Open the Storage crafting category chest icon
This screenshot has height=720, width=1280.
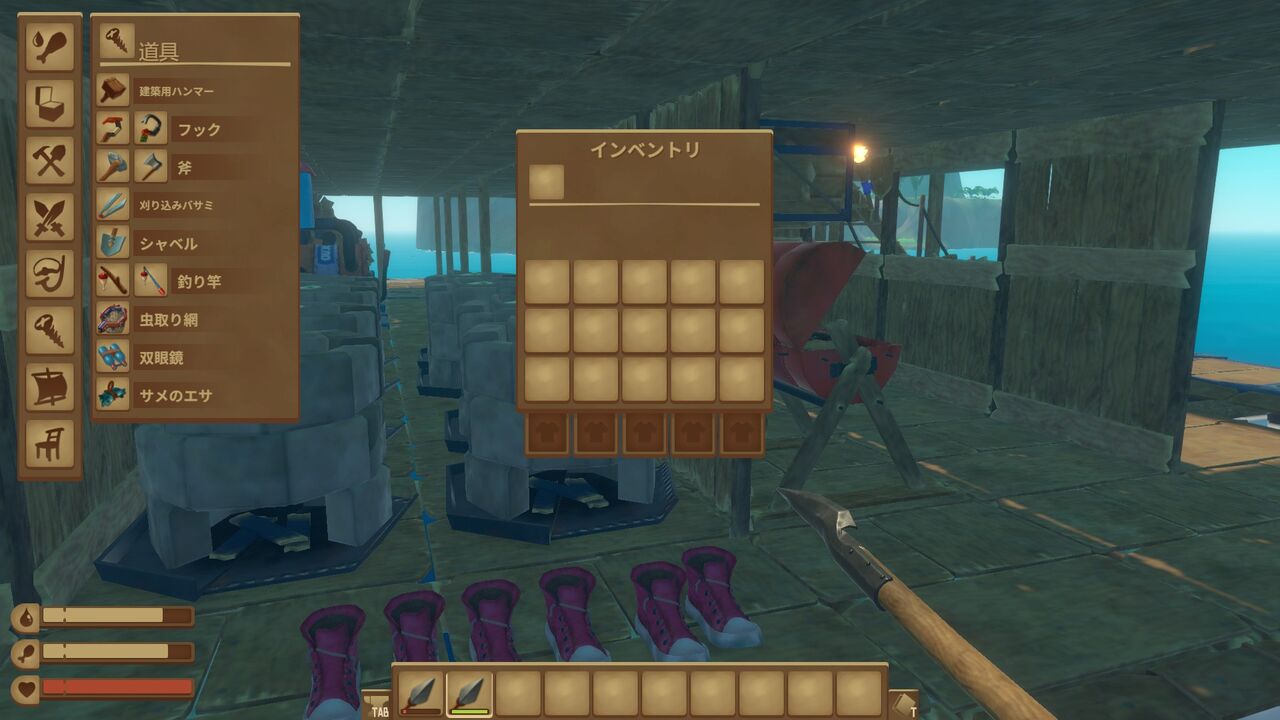(48, 103)
